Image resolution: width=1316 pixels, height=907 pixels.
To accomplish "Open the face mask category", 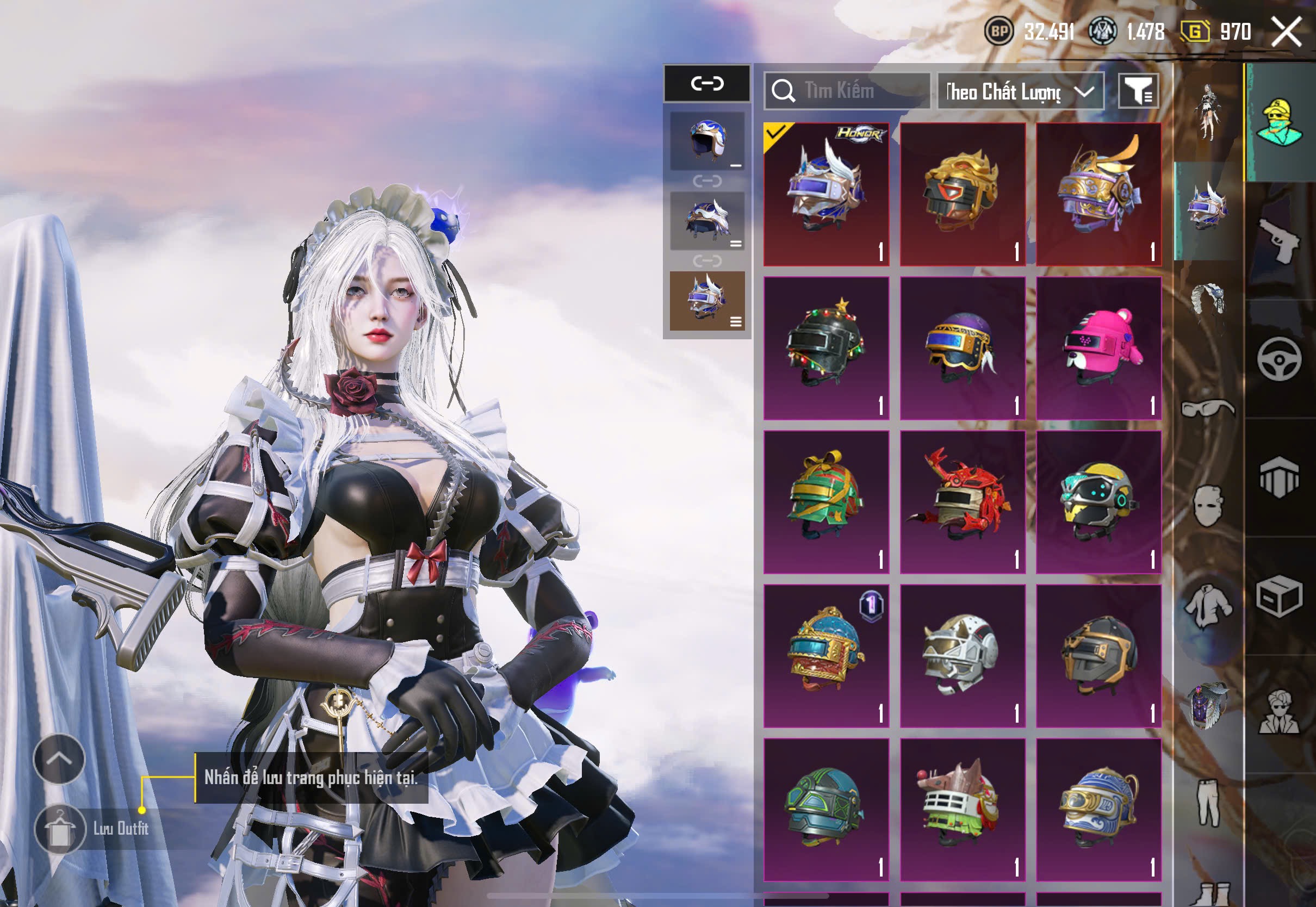I will pyautogui.click(x=1207, y=506).
